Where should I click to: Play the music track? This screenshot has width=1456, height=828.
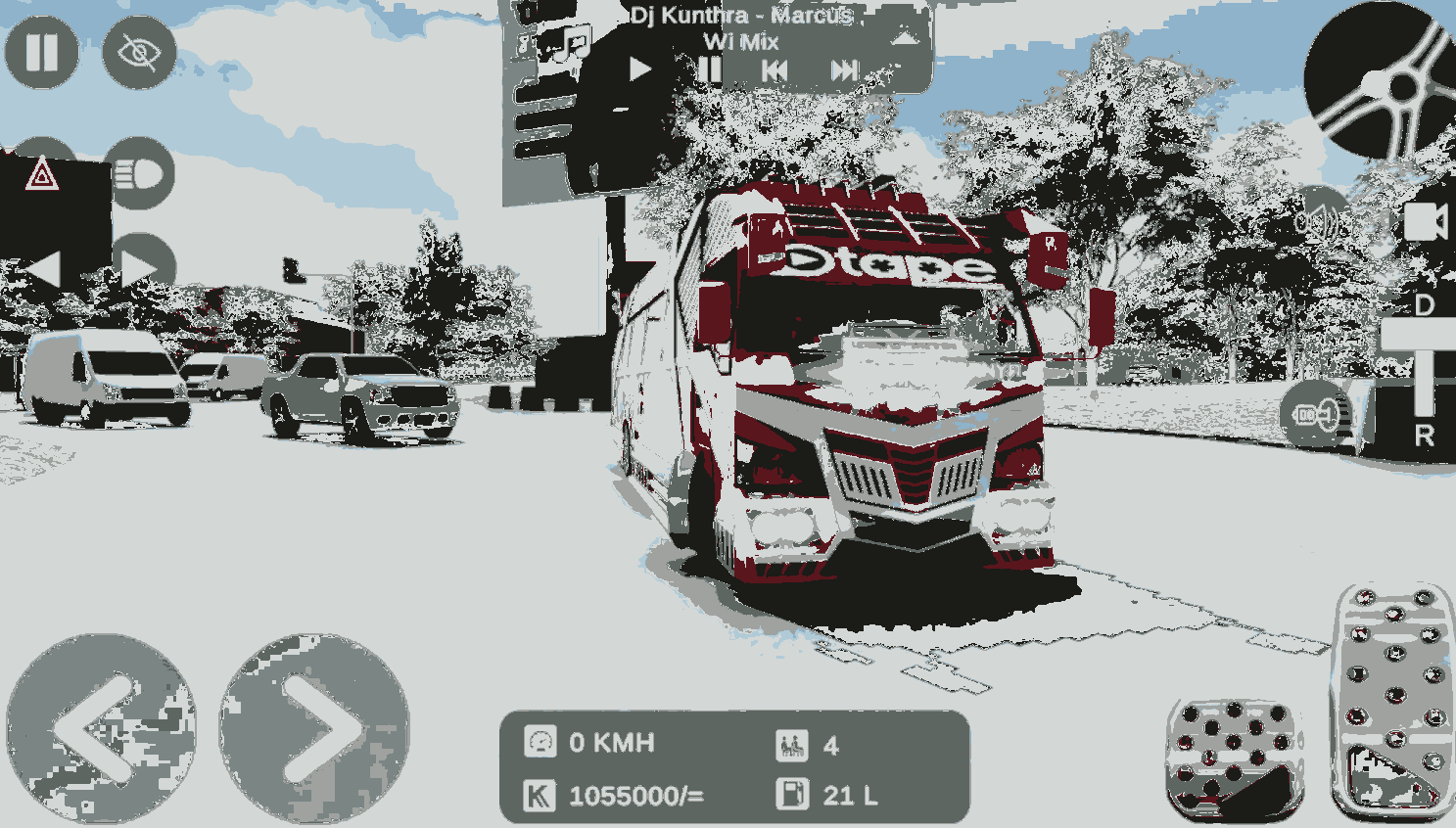click(x=640, y=69)
